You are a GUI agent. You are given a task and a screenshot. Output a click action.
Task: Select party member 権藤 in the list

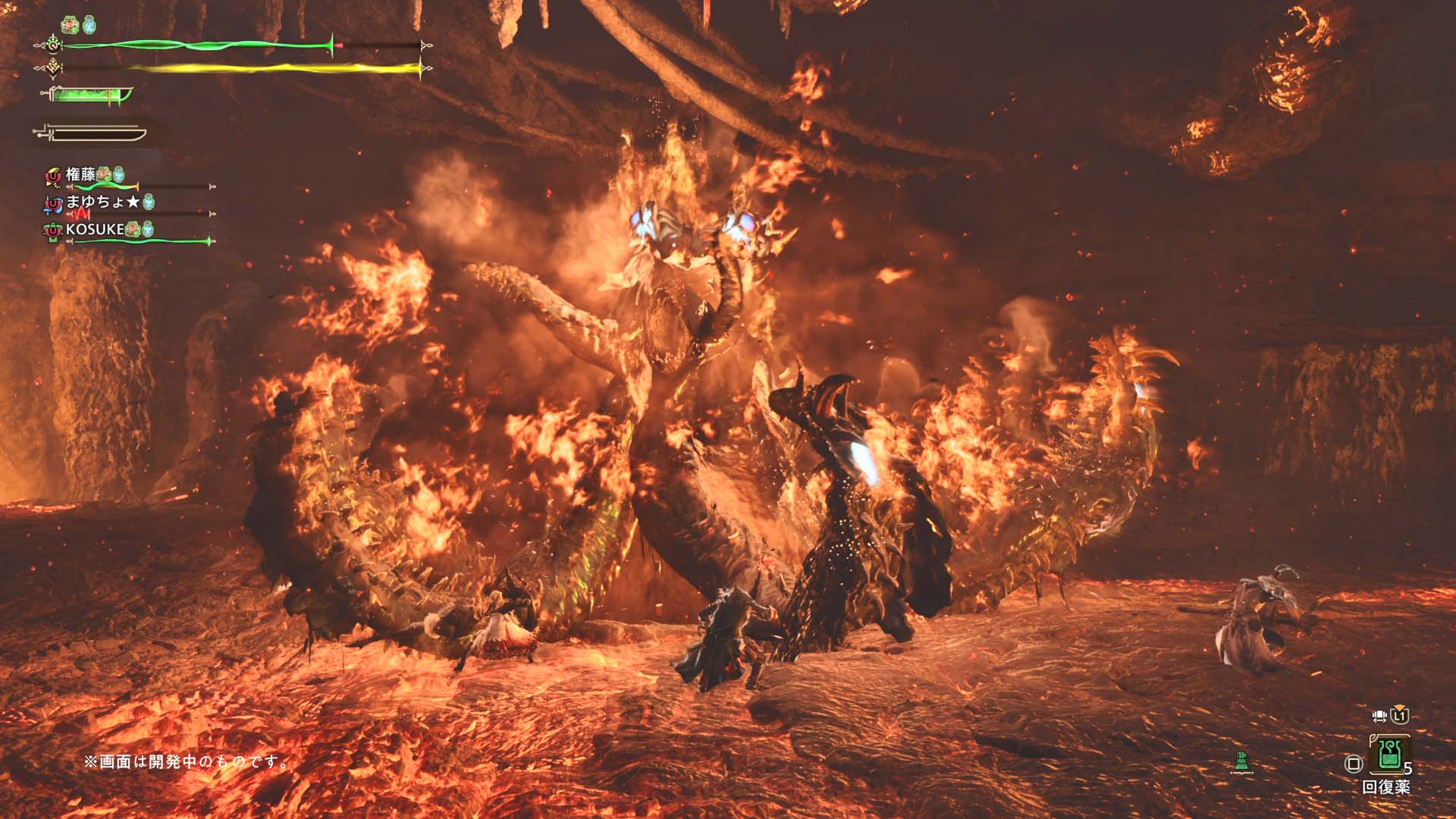82,174
